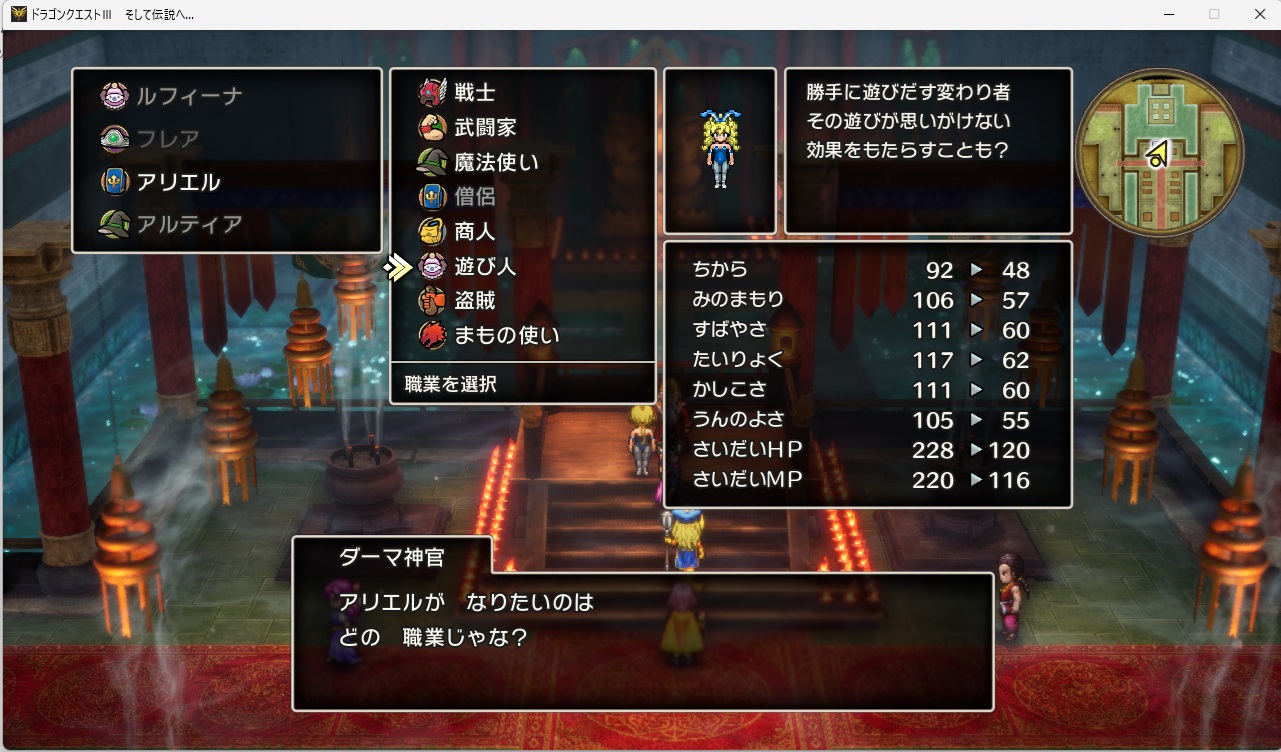Click the 遊び人 (Gadabout) class icon

[x=432, y=266]
